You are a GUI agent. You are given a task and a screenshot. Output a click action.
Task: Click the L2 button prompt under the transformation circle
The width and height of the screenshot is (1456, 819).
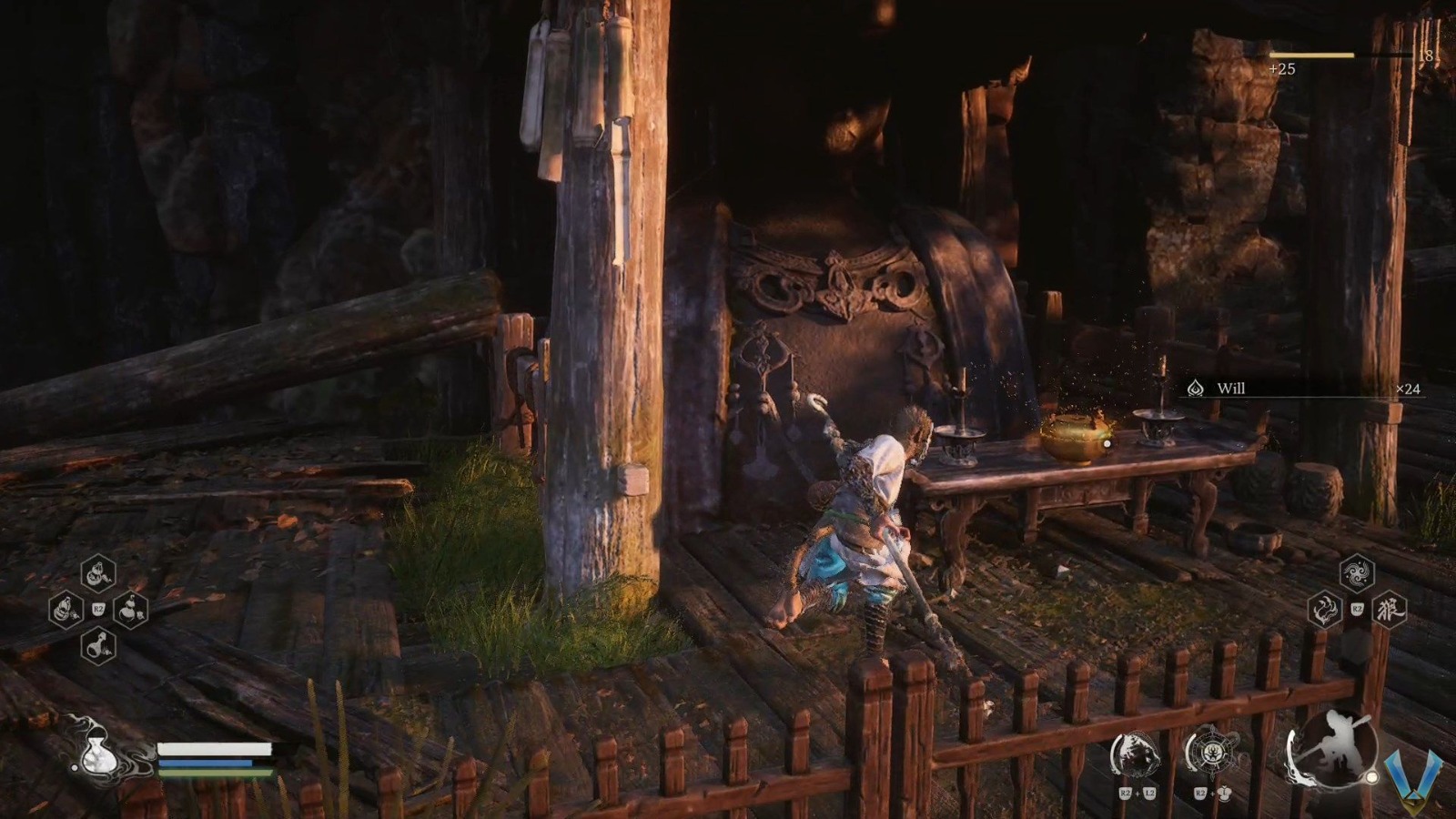pyautogui.click(x=1149, y=793)
